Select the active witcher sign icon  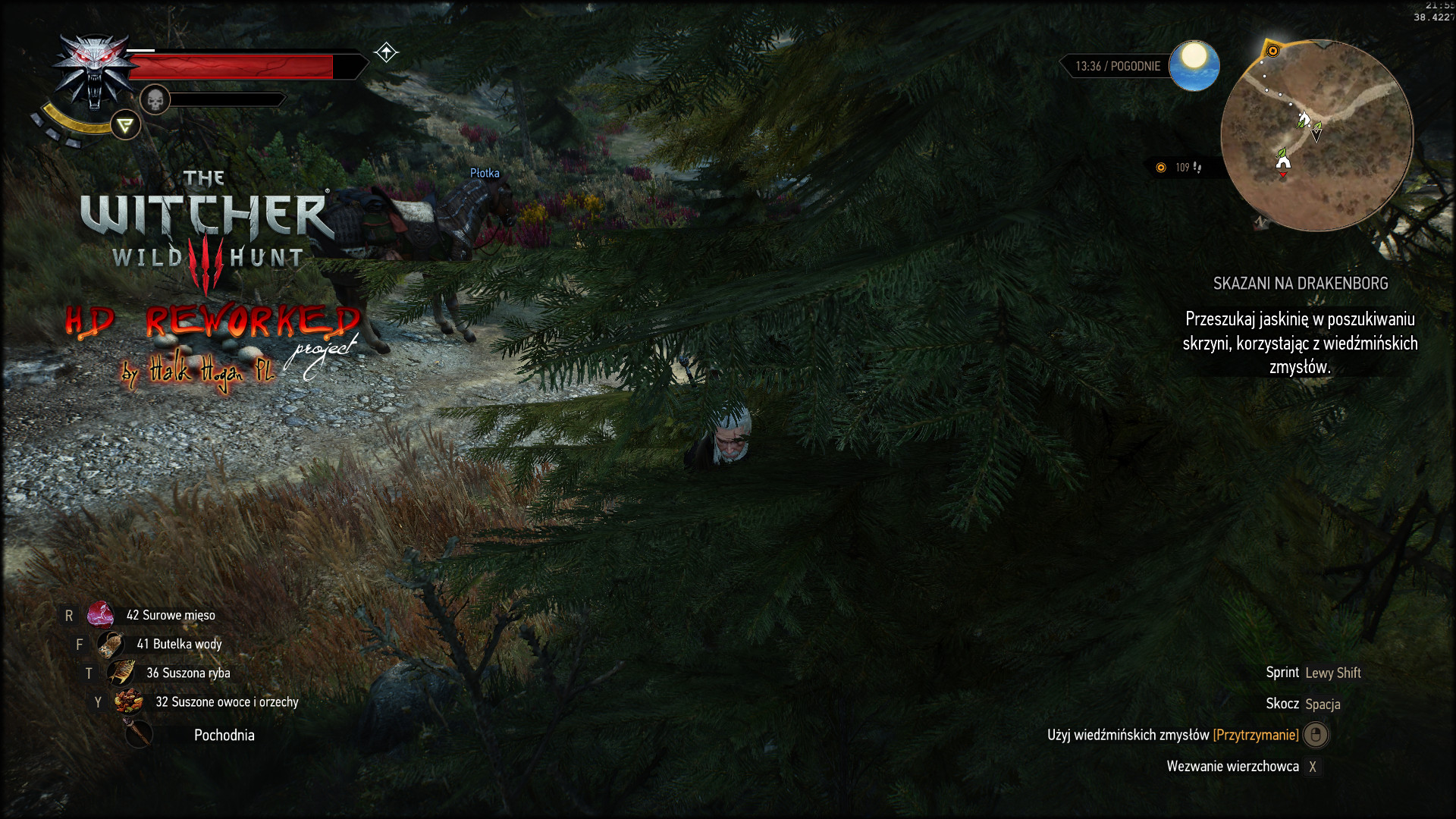[125, 125]
